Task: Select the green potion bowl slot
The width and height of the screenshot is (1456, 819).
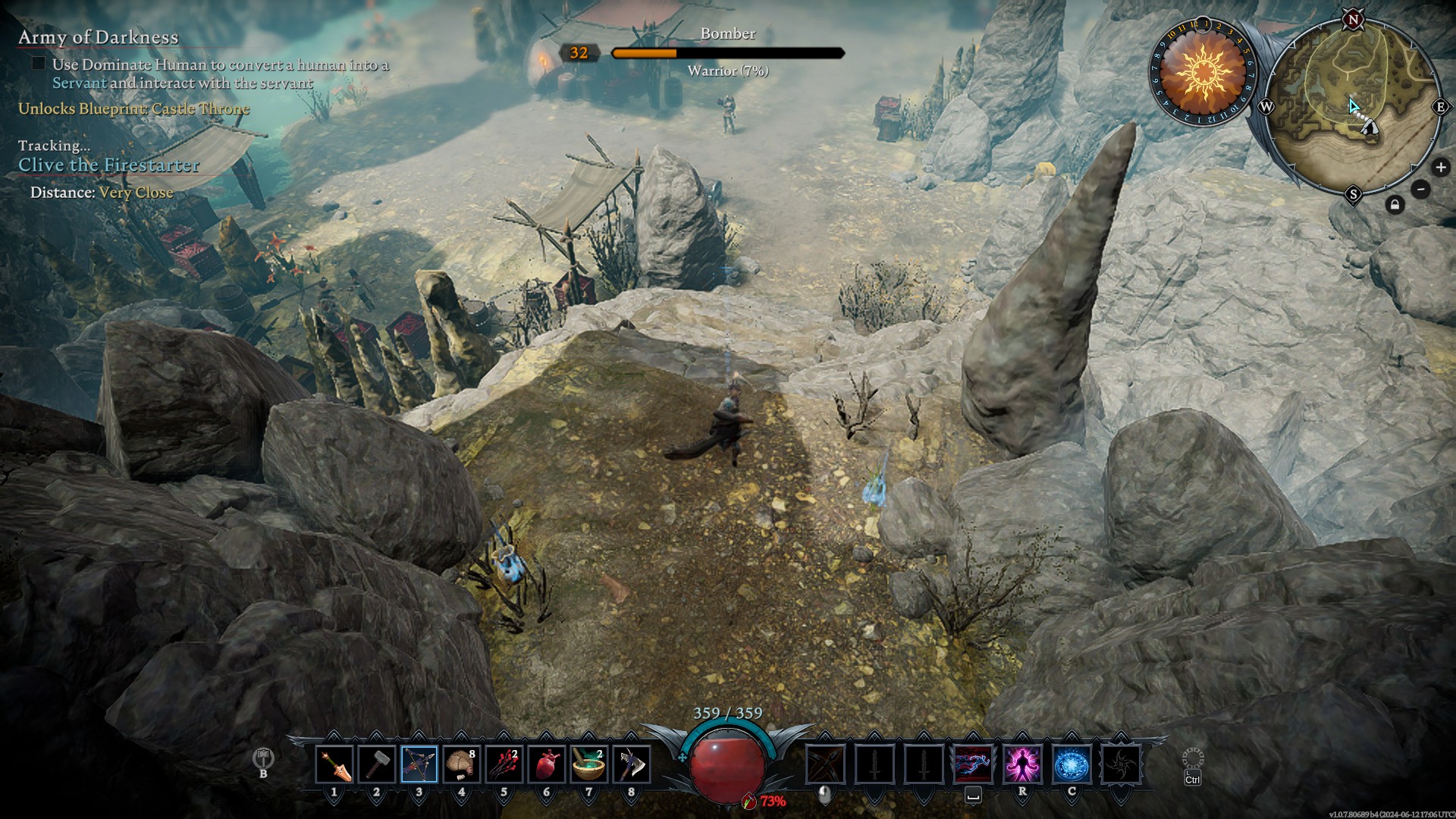Action: (588, 764)
